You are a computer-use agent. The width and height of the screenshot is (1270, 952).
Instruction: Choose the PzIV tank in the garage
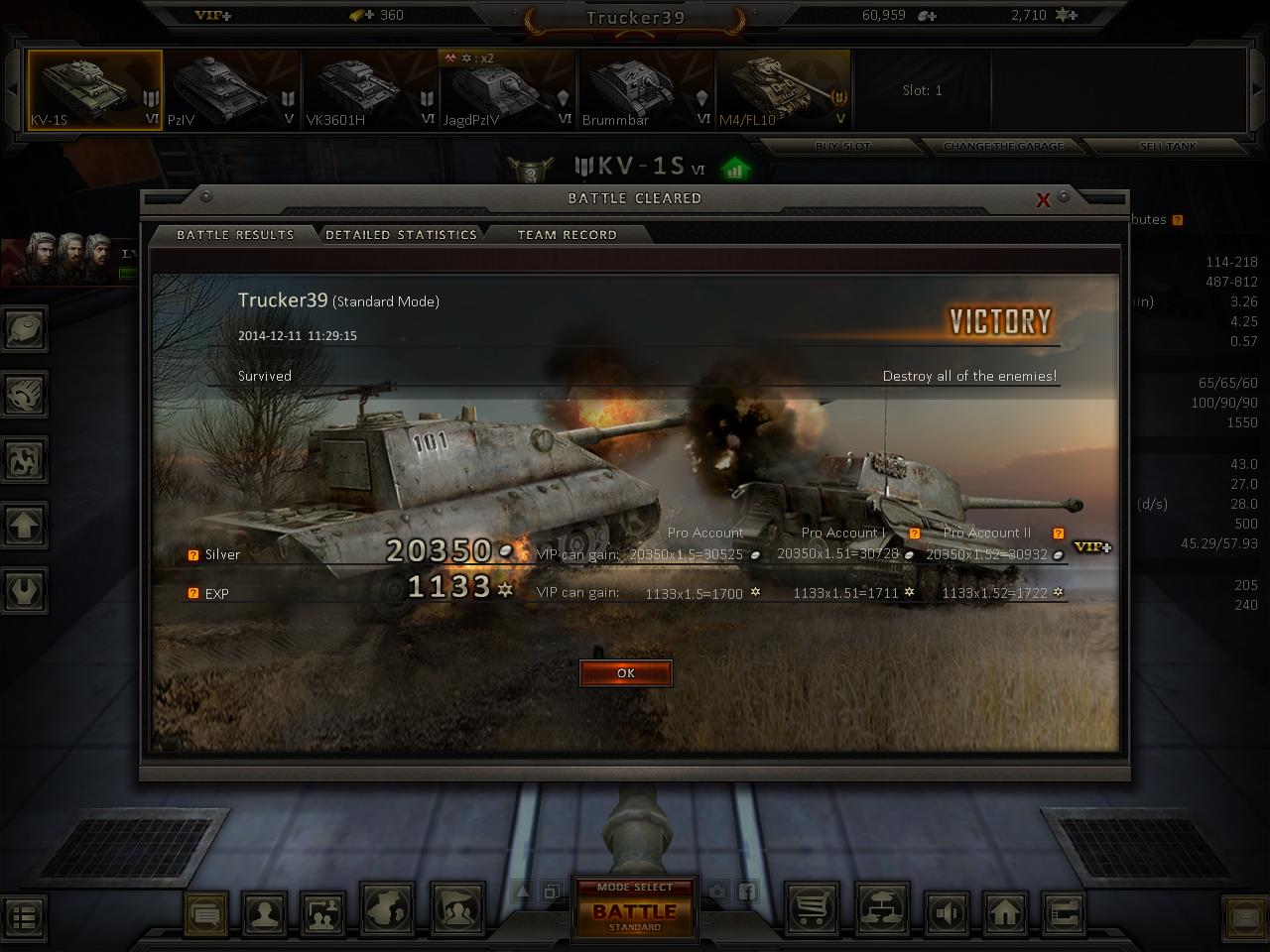pos(232,91)
